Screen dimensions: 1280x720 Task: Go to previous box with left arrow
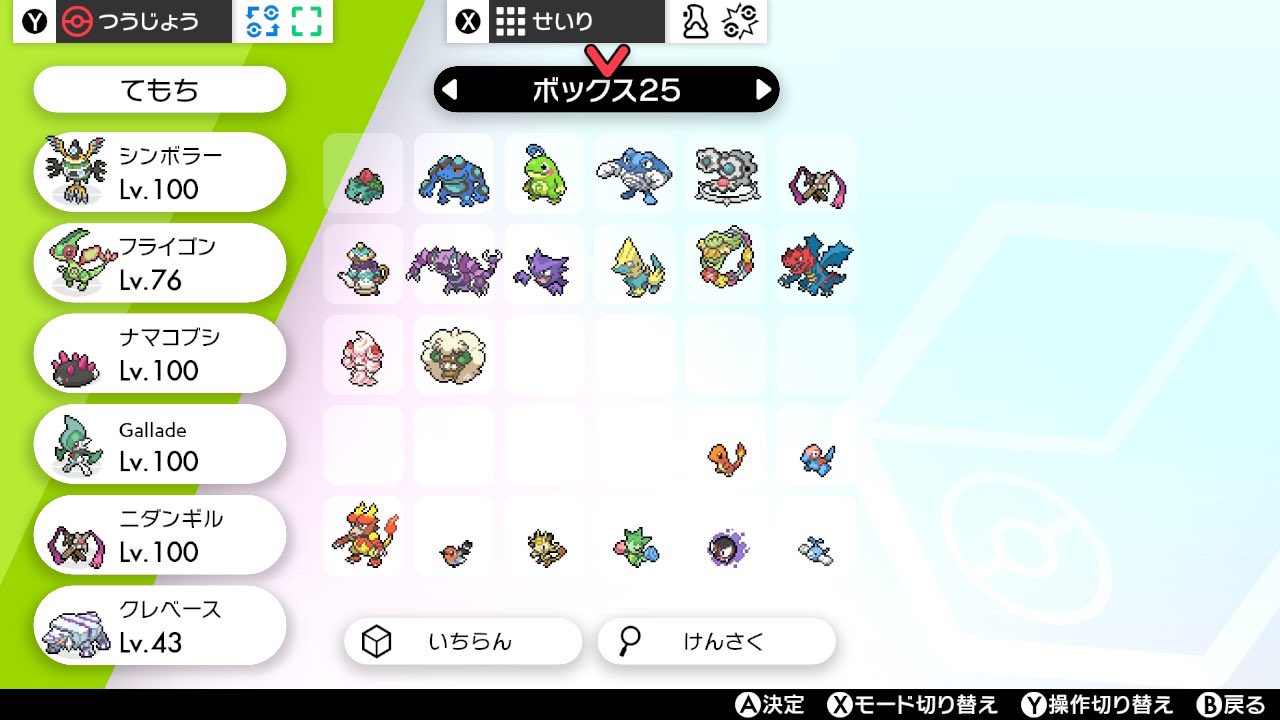tap(451, 89)
